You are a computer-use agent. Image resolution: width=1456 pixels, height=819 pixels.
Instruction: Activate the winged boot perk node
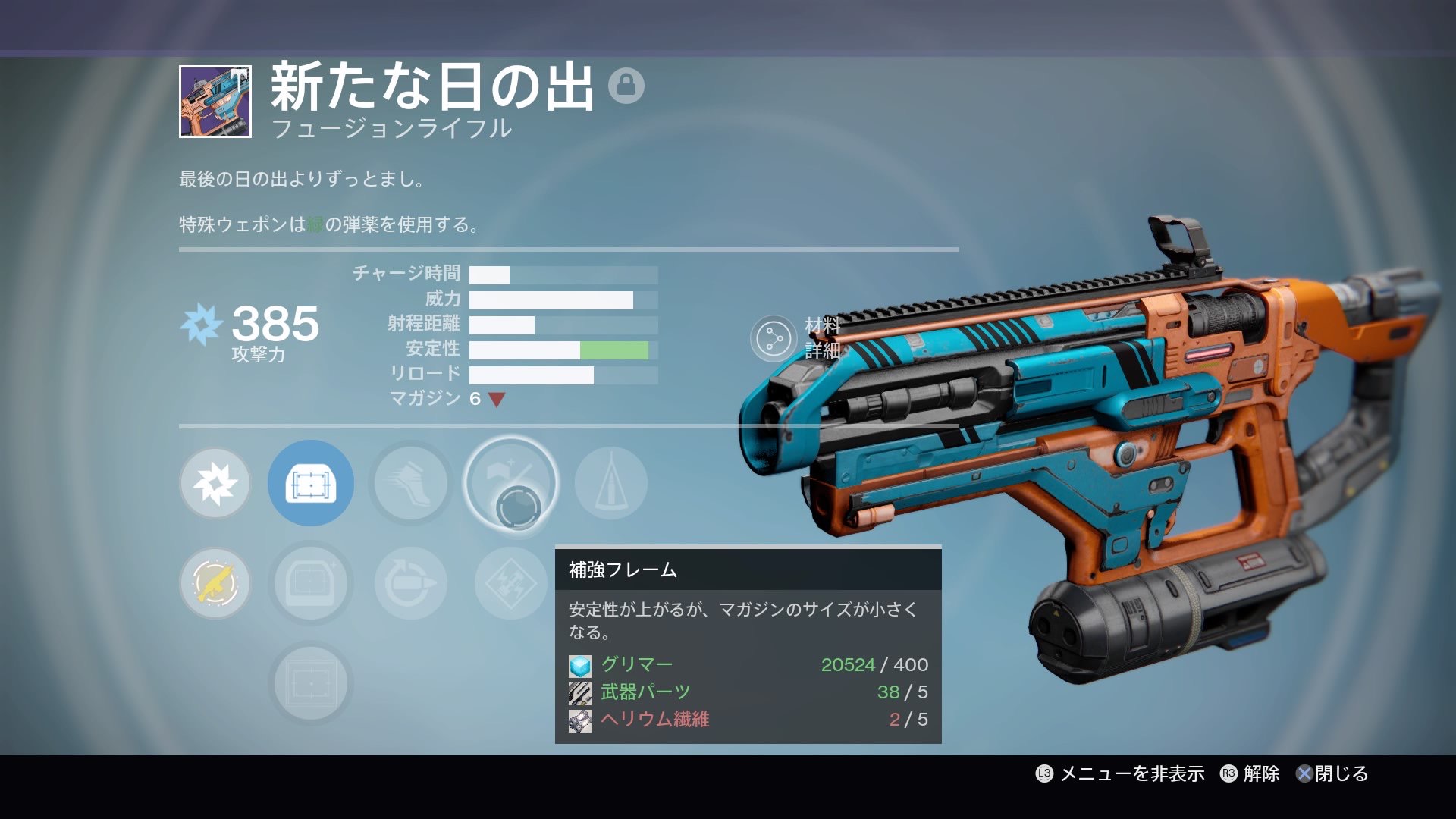(410, 483)
